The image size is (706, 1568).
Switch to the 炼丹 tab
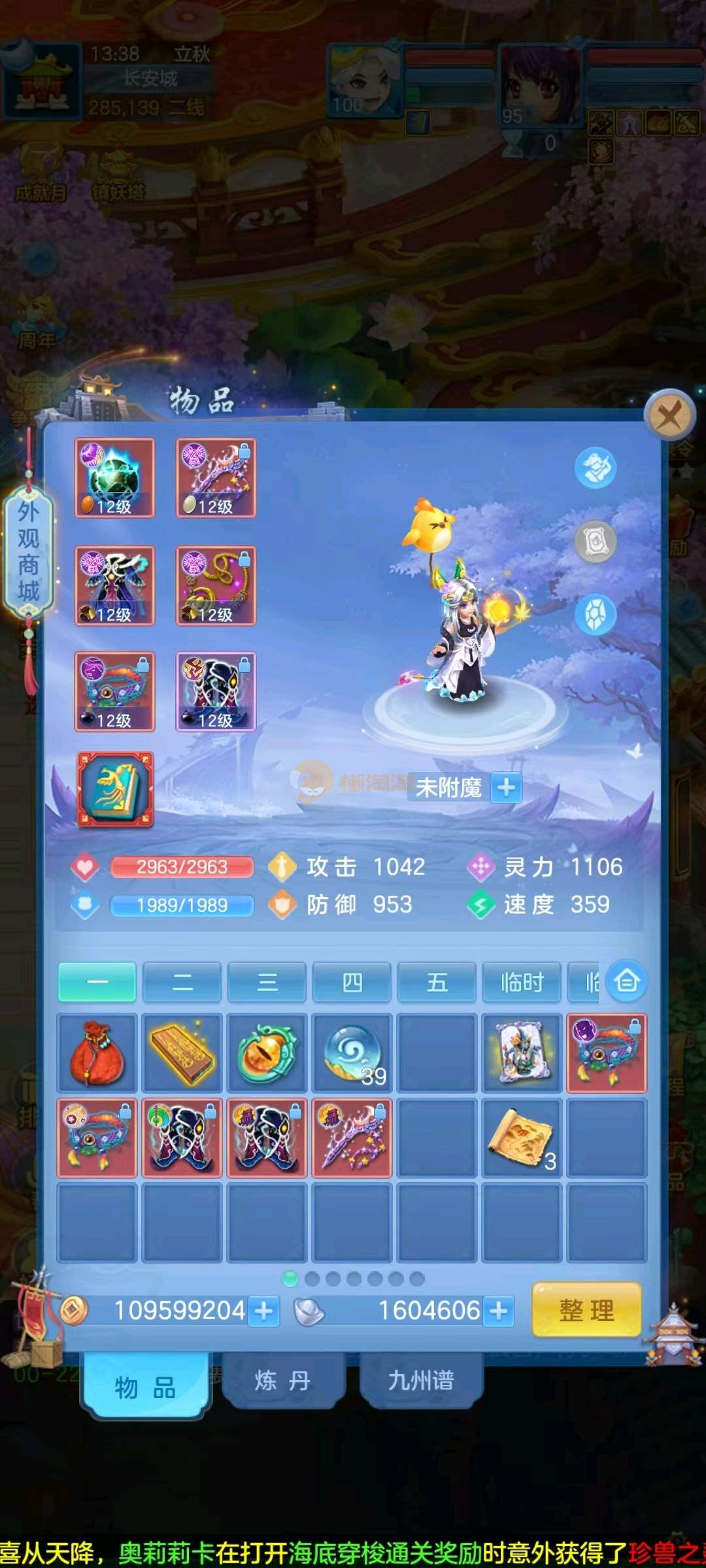coord(282,1380)
